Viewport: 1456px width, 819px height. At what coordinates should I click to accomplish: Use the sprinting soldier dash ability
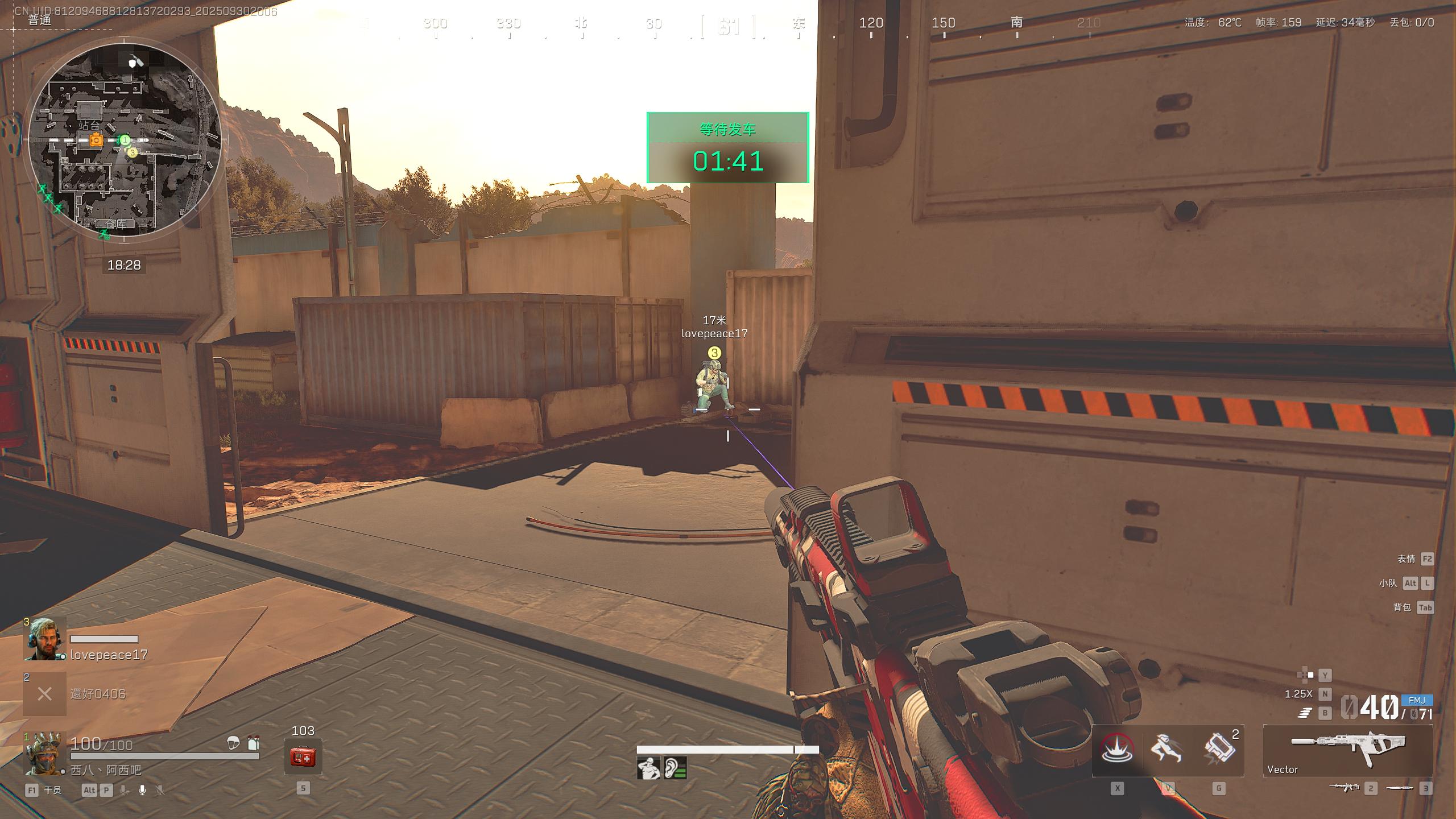(1167, 749)
